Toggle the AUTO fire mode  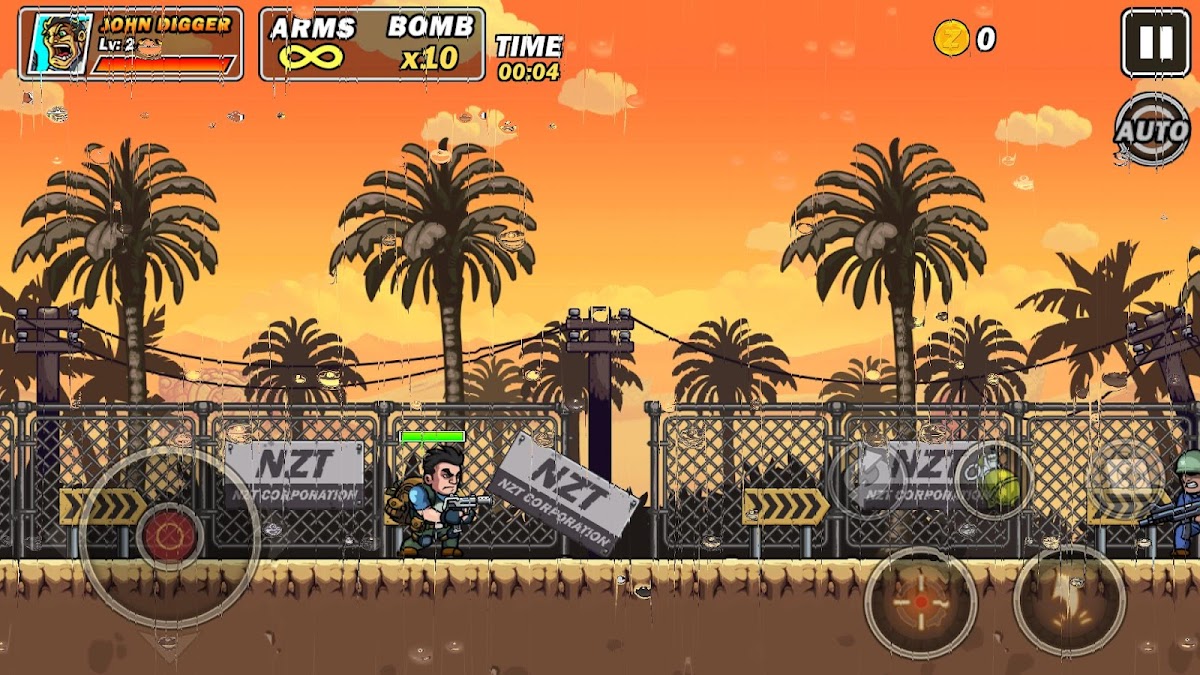point(1151,130)
